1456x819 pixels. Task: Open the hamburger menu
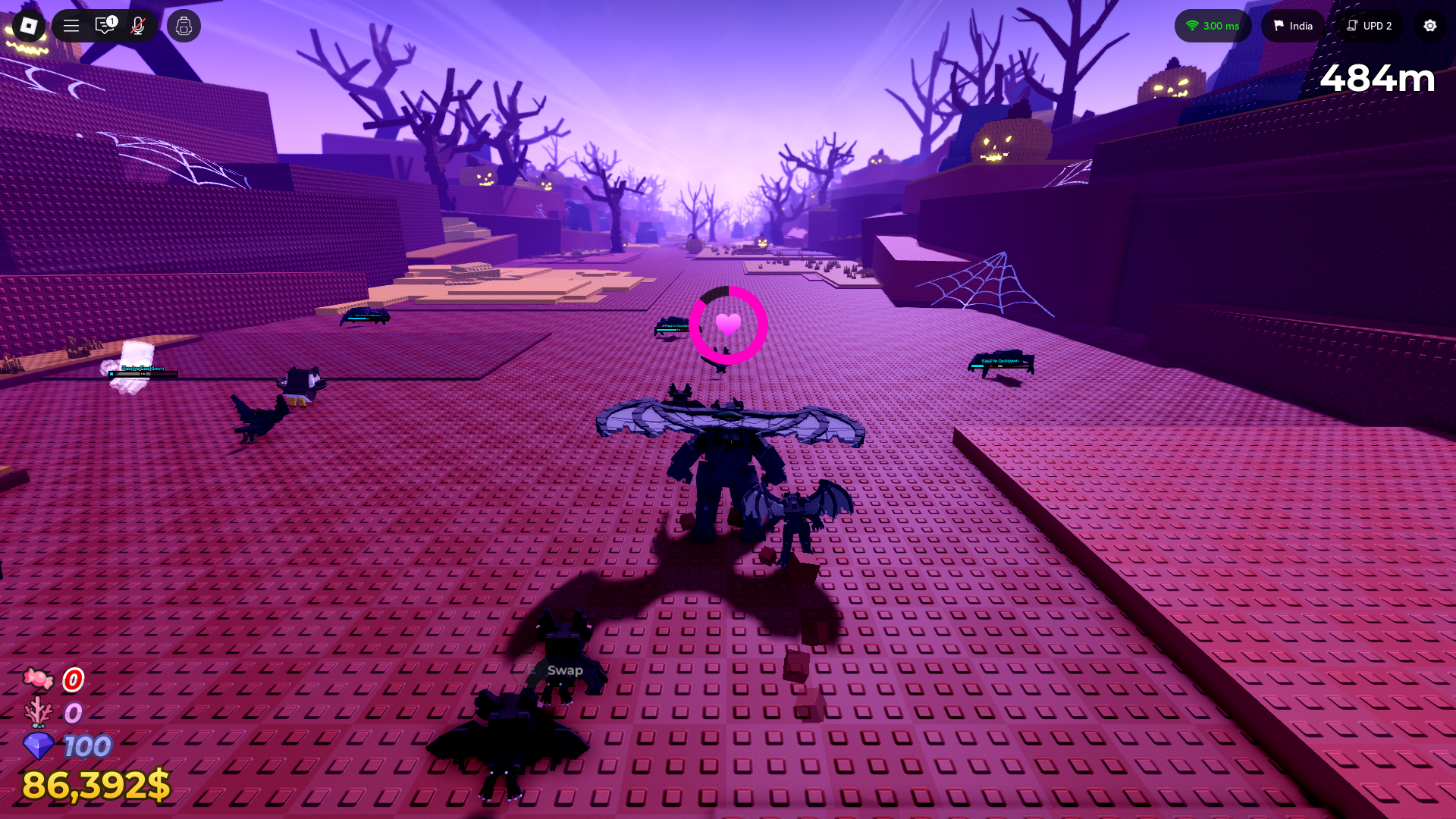pyautogui.click(x=71, y=26)
